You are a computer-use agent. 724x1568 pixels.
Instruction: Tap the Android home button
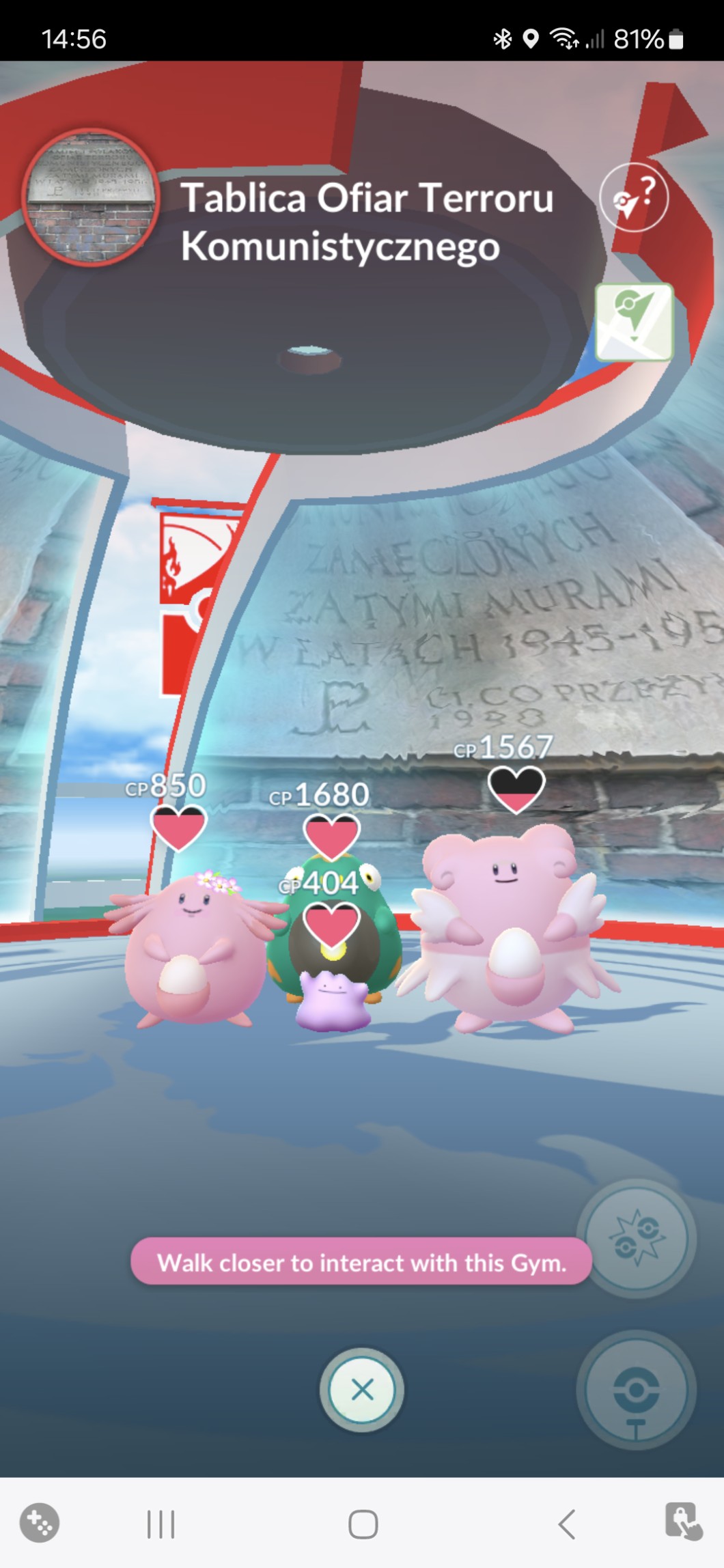click(x=363, y=1524)
